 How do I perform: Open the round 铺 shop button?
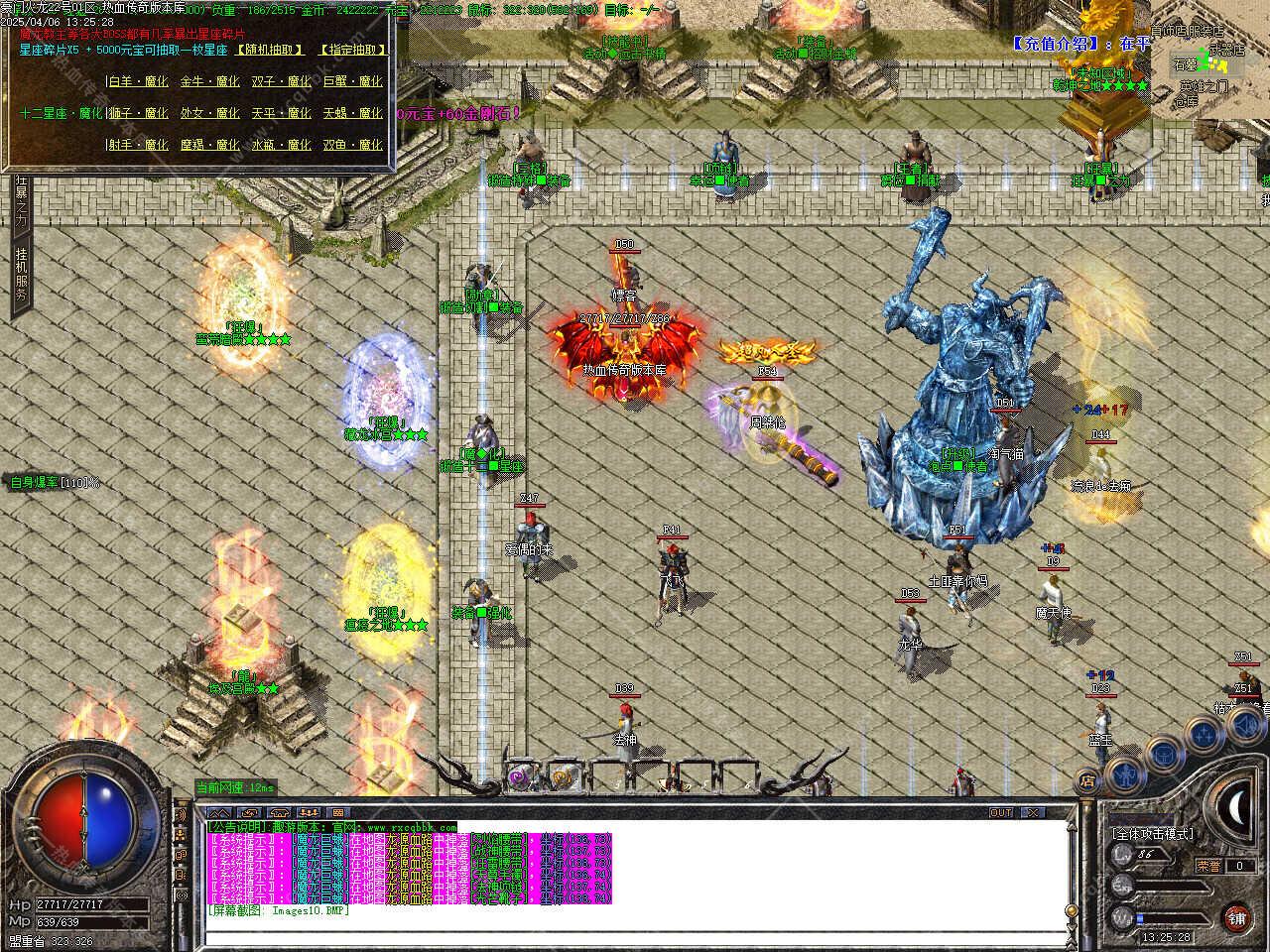(1235, 916)
